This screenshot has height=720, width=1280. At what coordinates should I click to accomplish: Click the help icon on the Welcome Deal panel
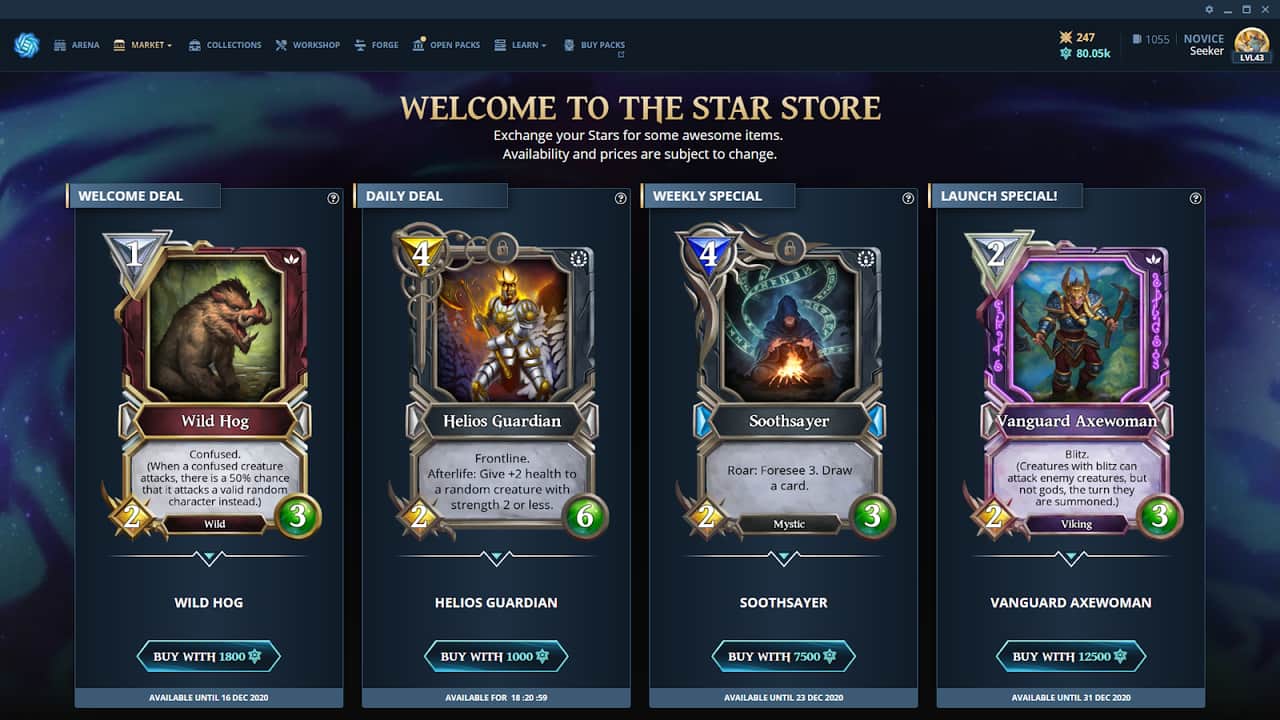click(333, 198)
